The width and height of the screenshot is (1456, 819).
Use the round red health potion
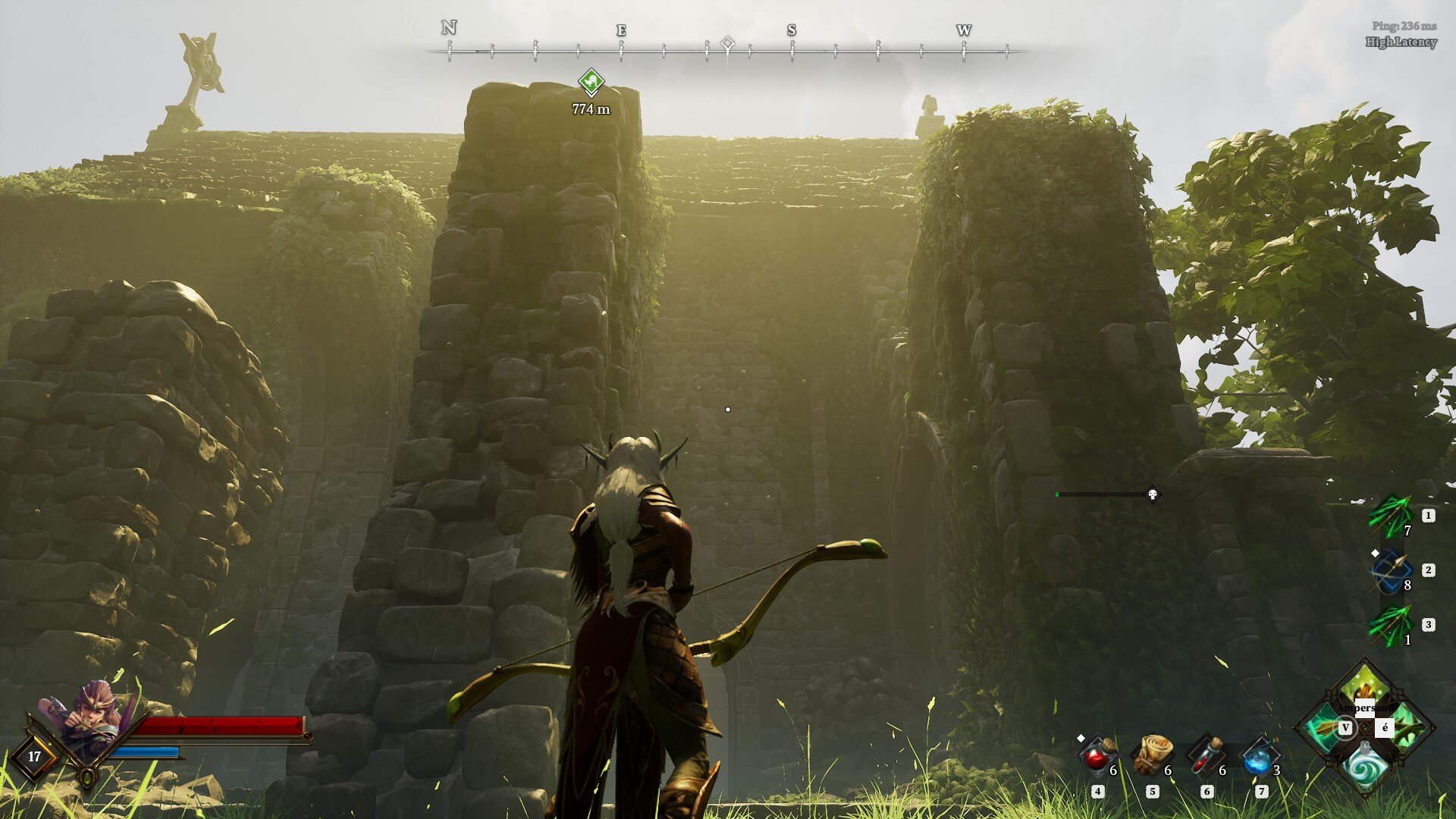click(x=1097, y=755)
